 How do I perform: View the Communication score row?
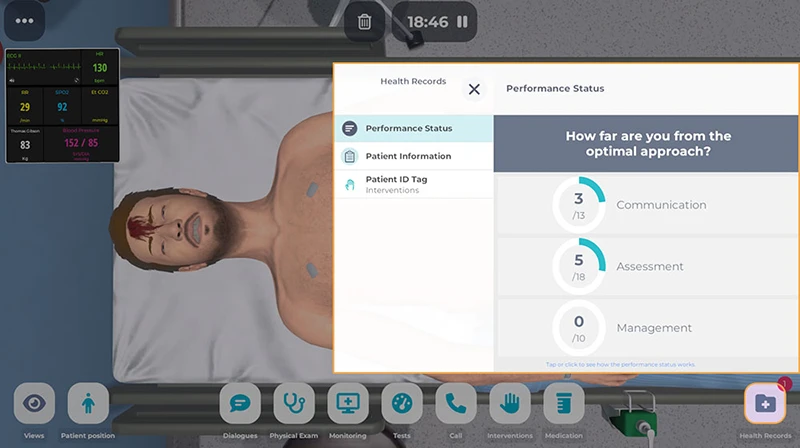pyautogui.click(x=646, y=205)
